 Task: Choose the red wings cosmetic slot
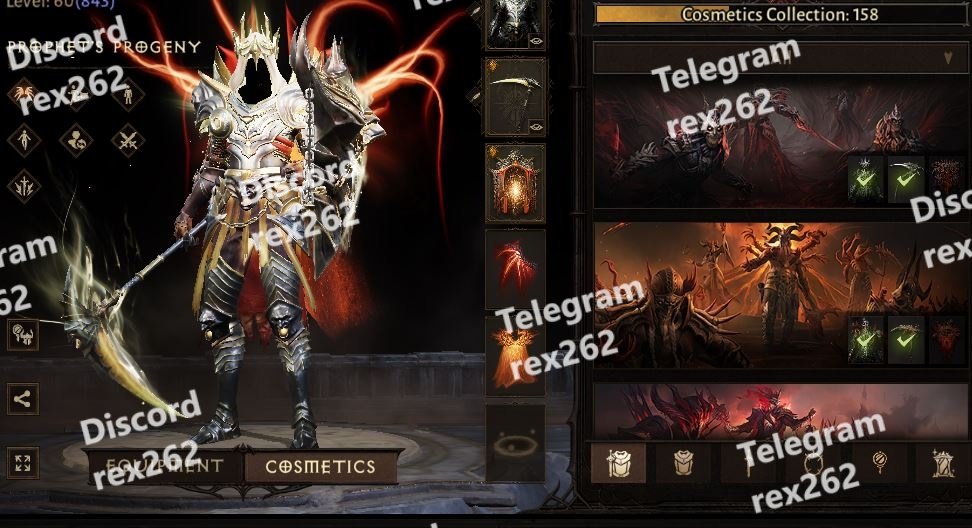click(515, 267)
